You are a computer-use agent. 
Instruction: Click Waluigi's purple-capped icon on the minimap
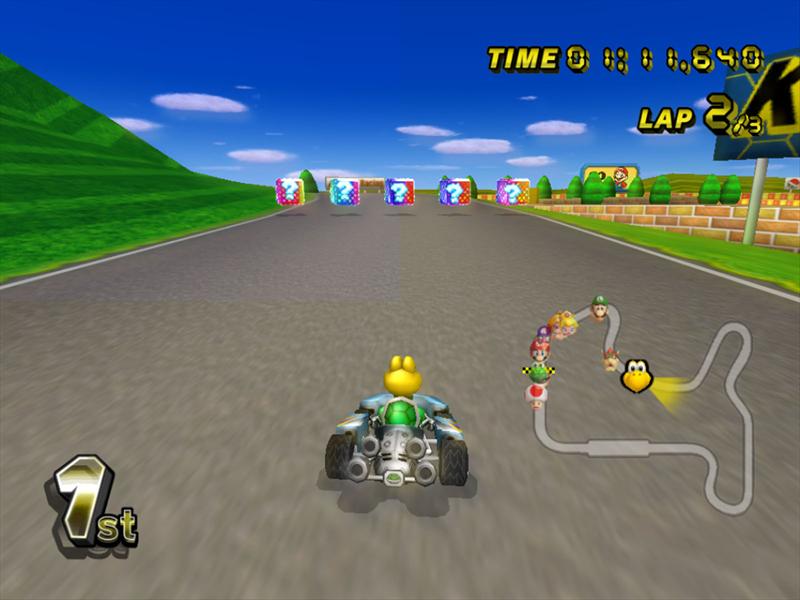click(x=546, y=332)
